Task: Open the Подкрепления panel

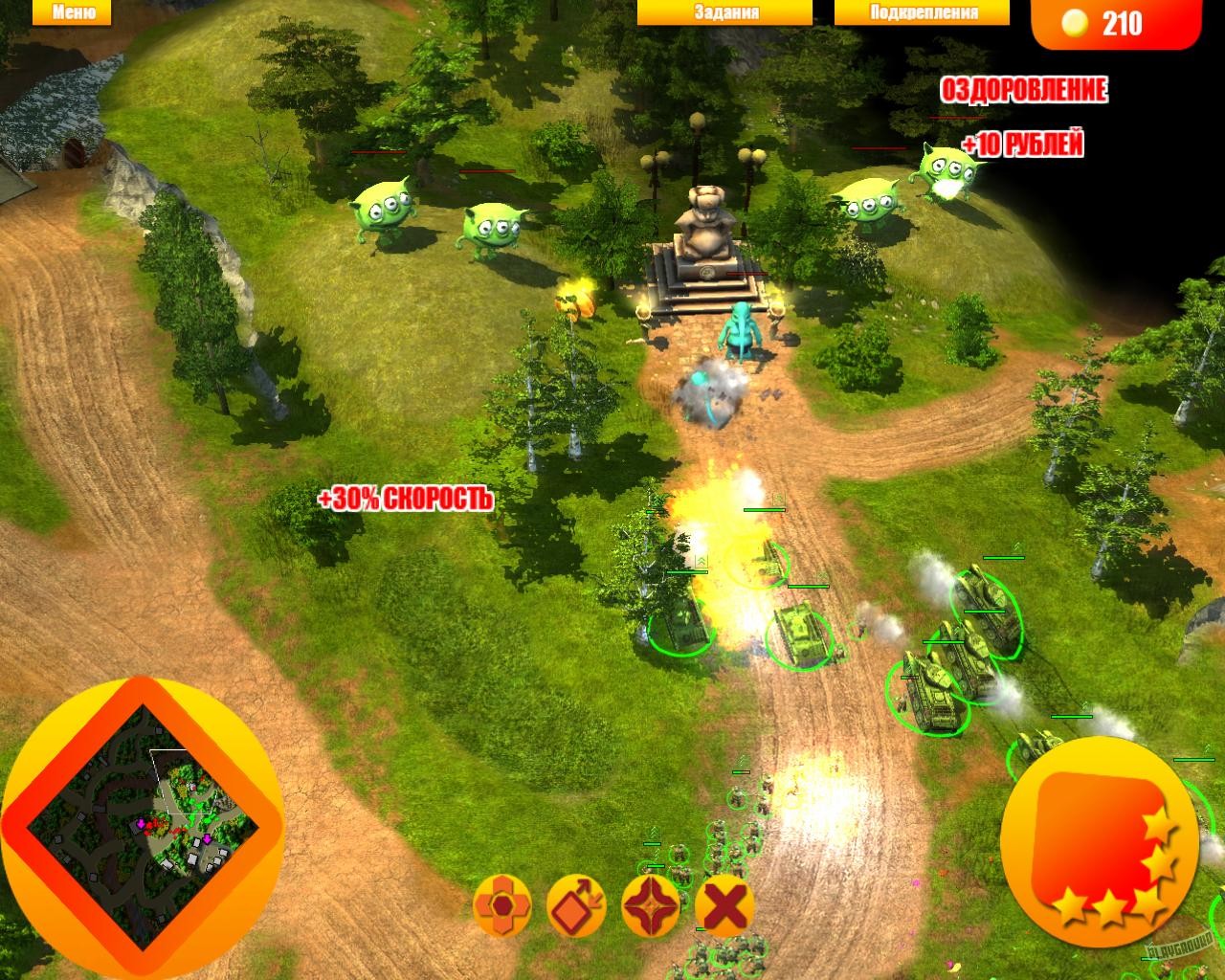Action: point(920,12)
